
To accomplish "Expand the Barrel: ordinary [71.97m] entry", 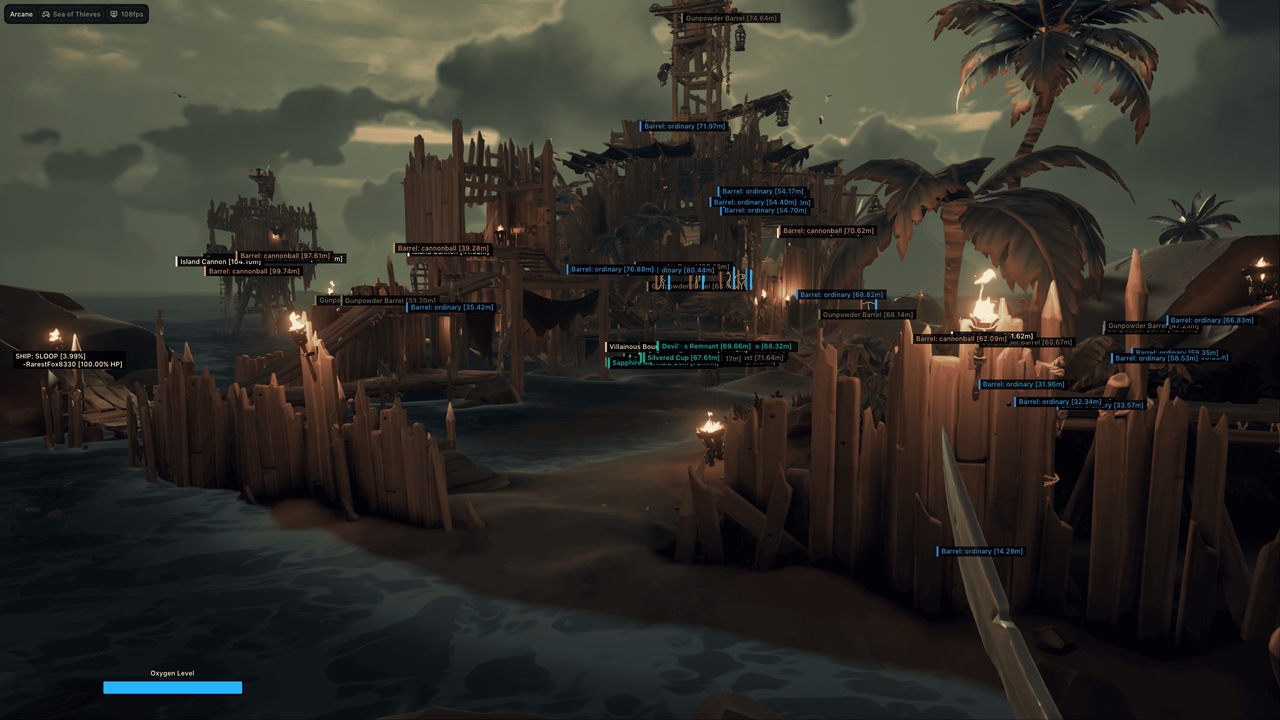I will pos(686,126).
